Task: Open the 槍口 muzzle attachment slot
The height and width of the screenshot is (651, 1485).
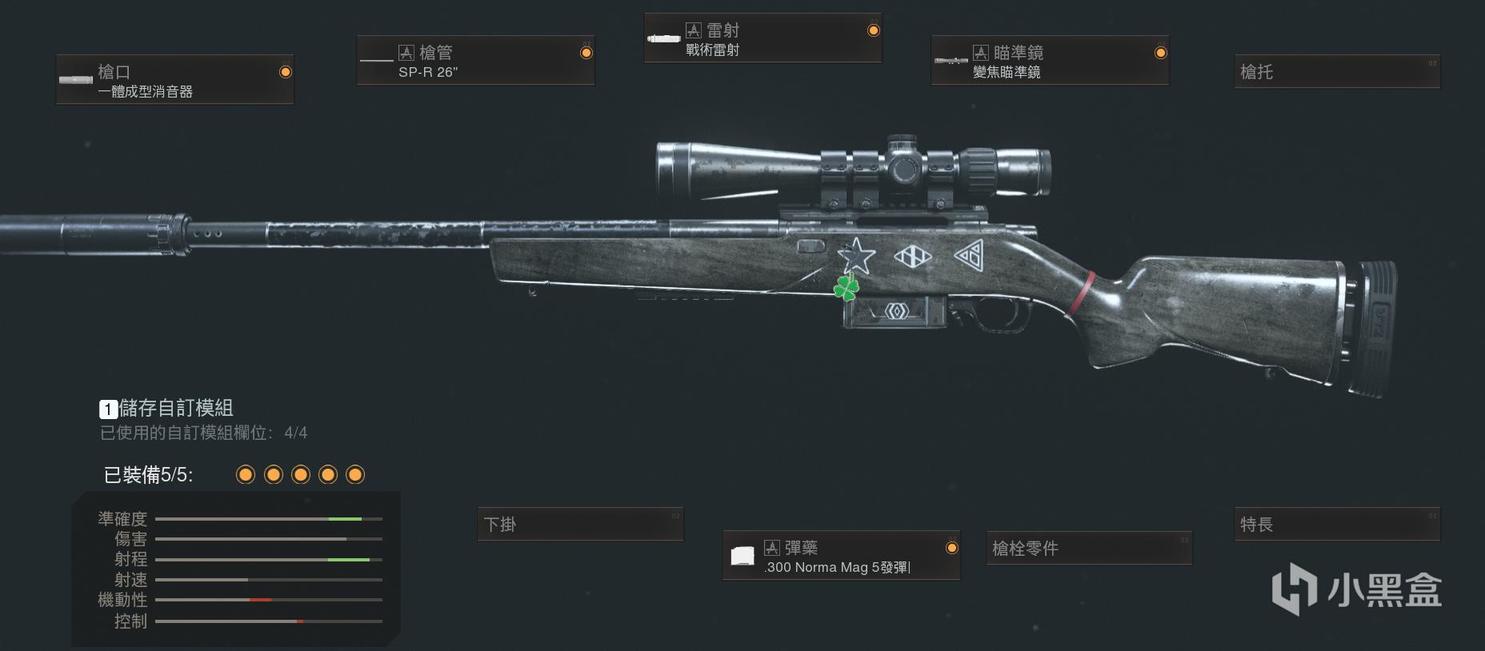Action: pos(175,80)
